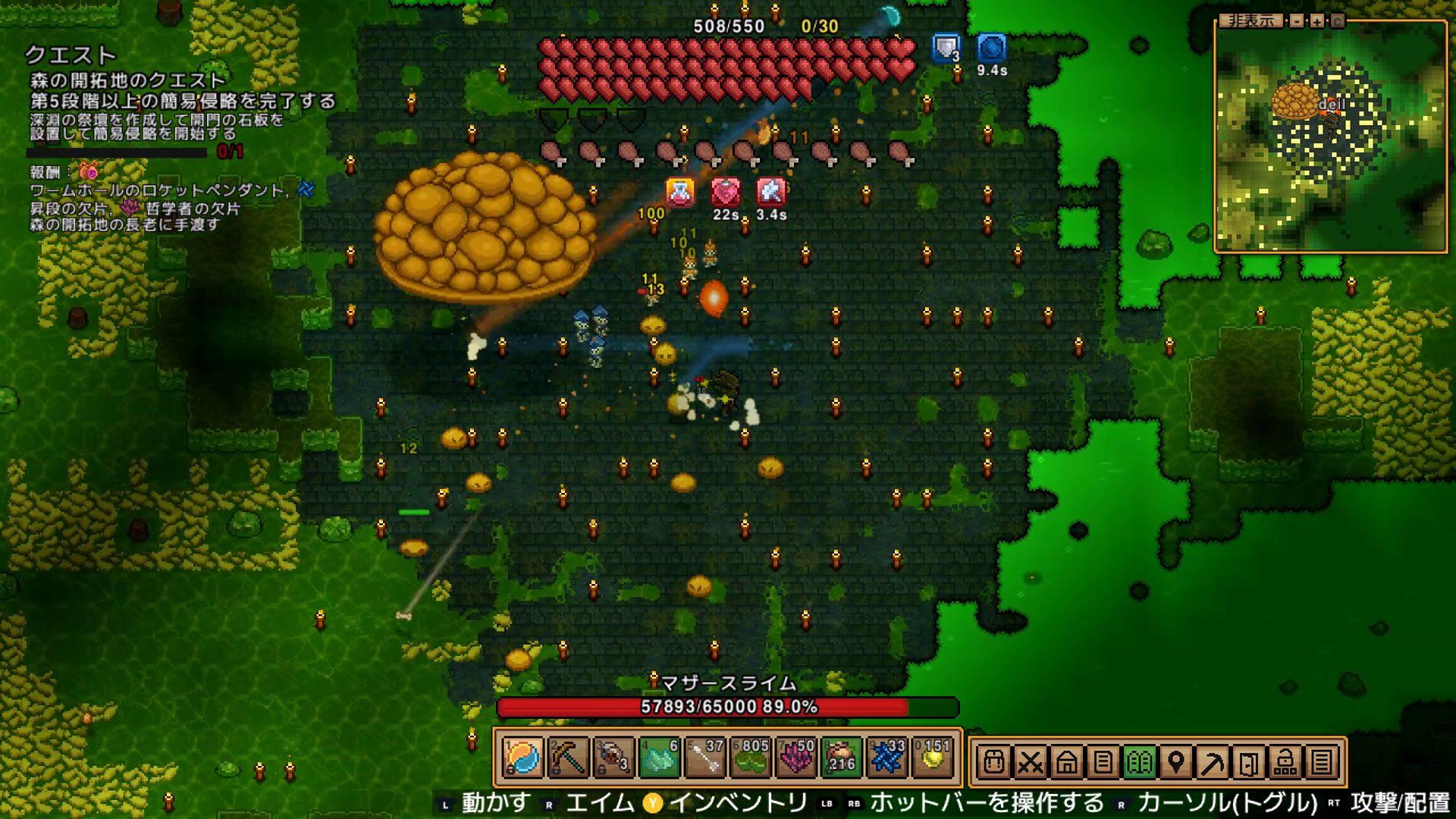The height and width of the screenshot is (819, 1456).
Task: Select the pickaxe in hotbar slot 2
Action: coord(568,758)
